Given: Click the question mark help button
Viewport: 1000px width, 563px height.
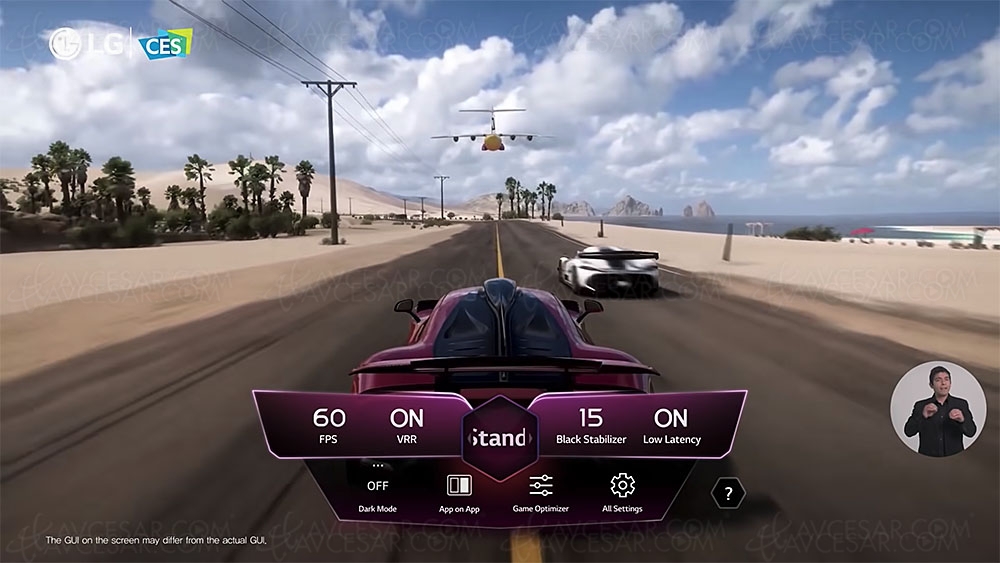Looking at the screenshot, I should click(728, 493).
